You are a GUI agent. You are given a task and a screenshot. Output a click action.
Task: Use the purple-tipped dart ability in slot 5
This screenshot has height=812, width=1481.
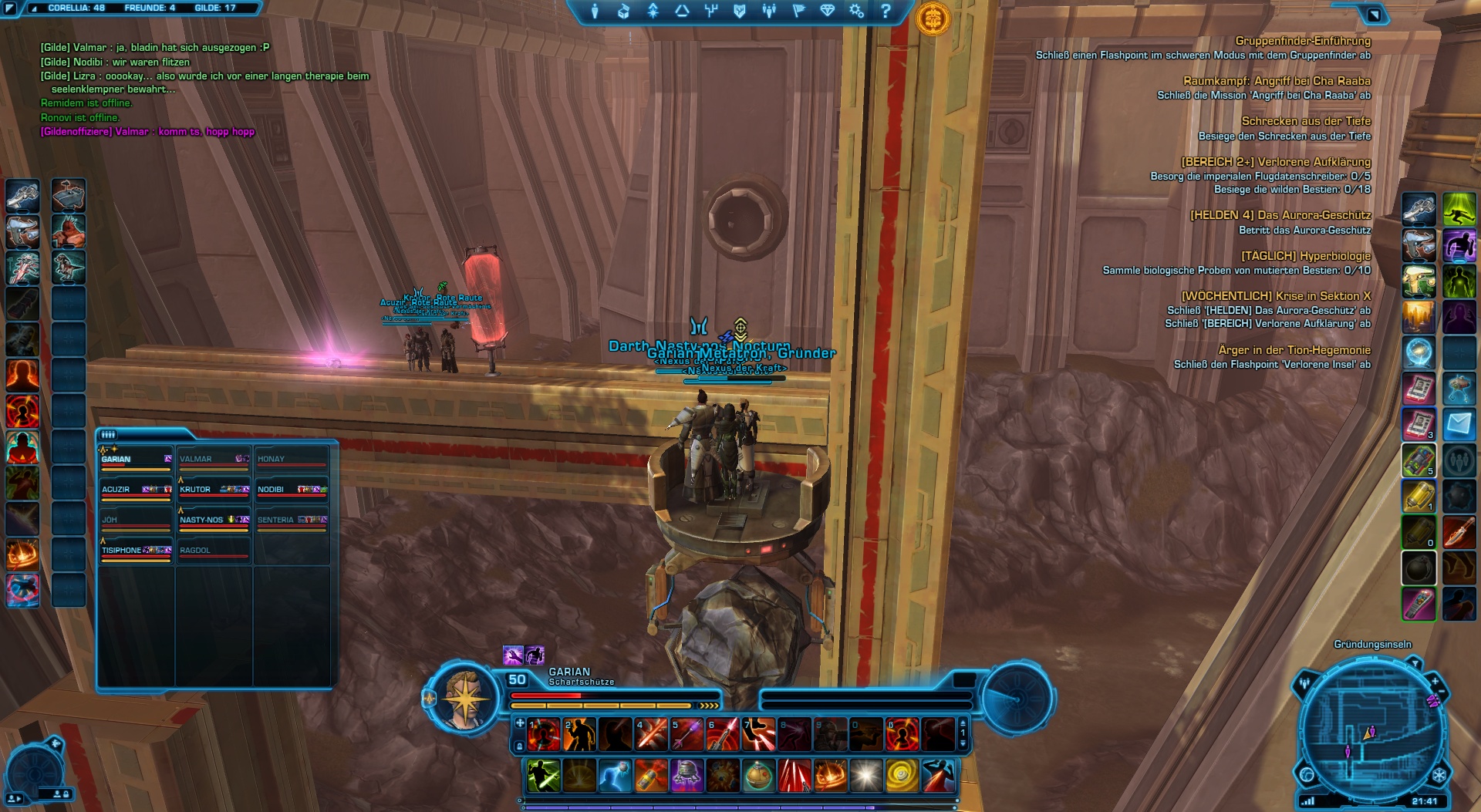click(687, 735)
